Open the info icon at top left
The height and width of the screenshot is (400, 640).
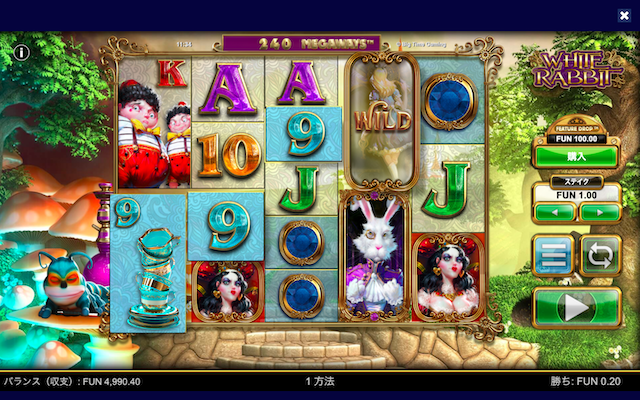21,51
